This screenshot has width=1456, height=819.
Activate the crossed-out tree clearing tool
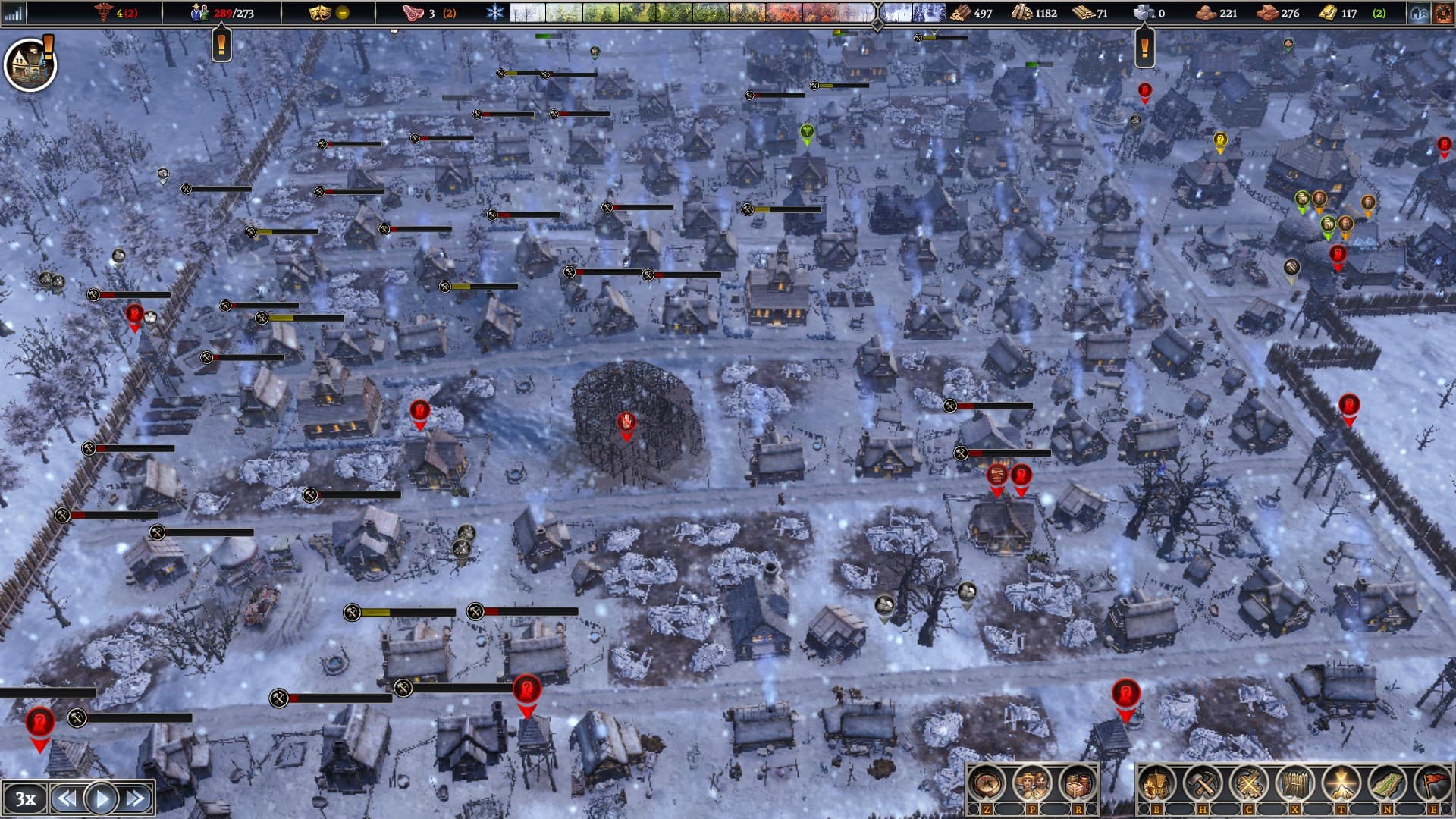coord(1248,784)
